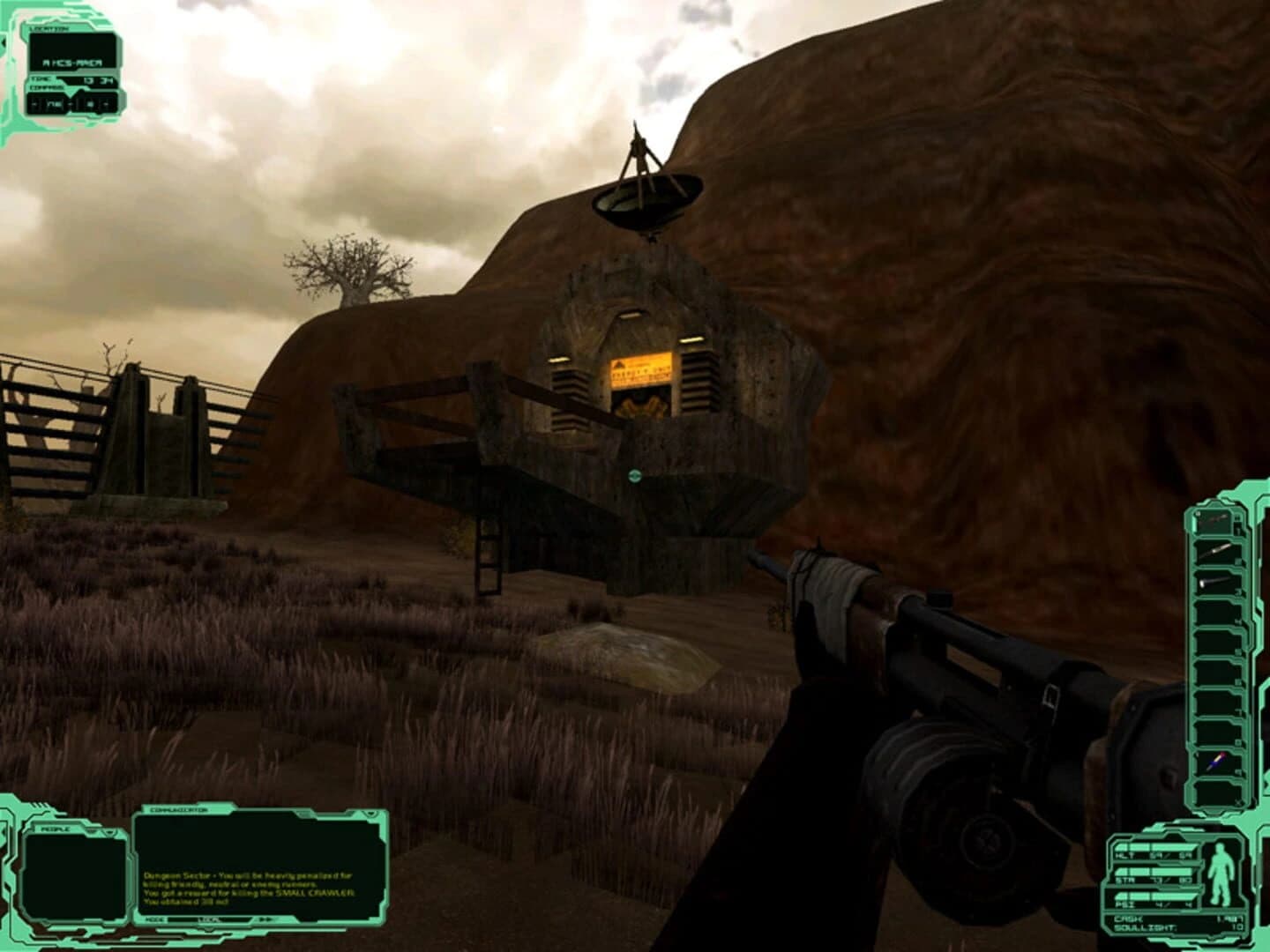Screen dimensions: 1270x952
Task: Toggle the LOCAL chat mode in the communicator
Action: pos(211,920)
